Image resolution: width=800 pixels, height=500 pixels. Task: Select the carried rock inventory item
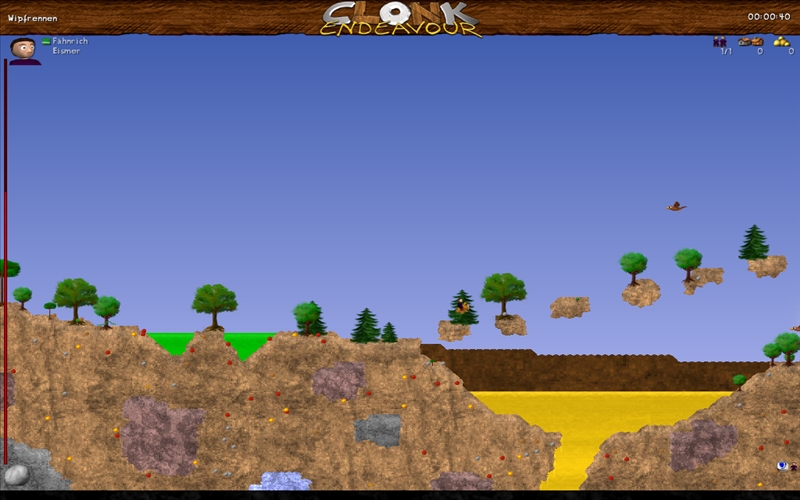pos(16,475)
